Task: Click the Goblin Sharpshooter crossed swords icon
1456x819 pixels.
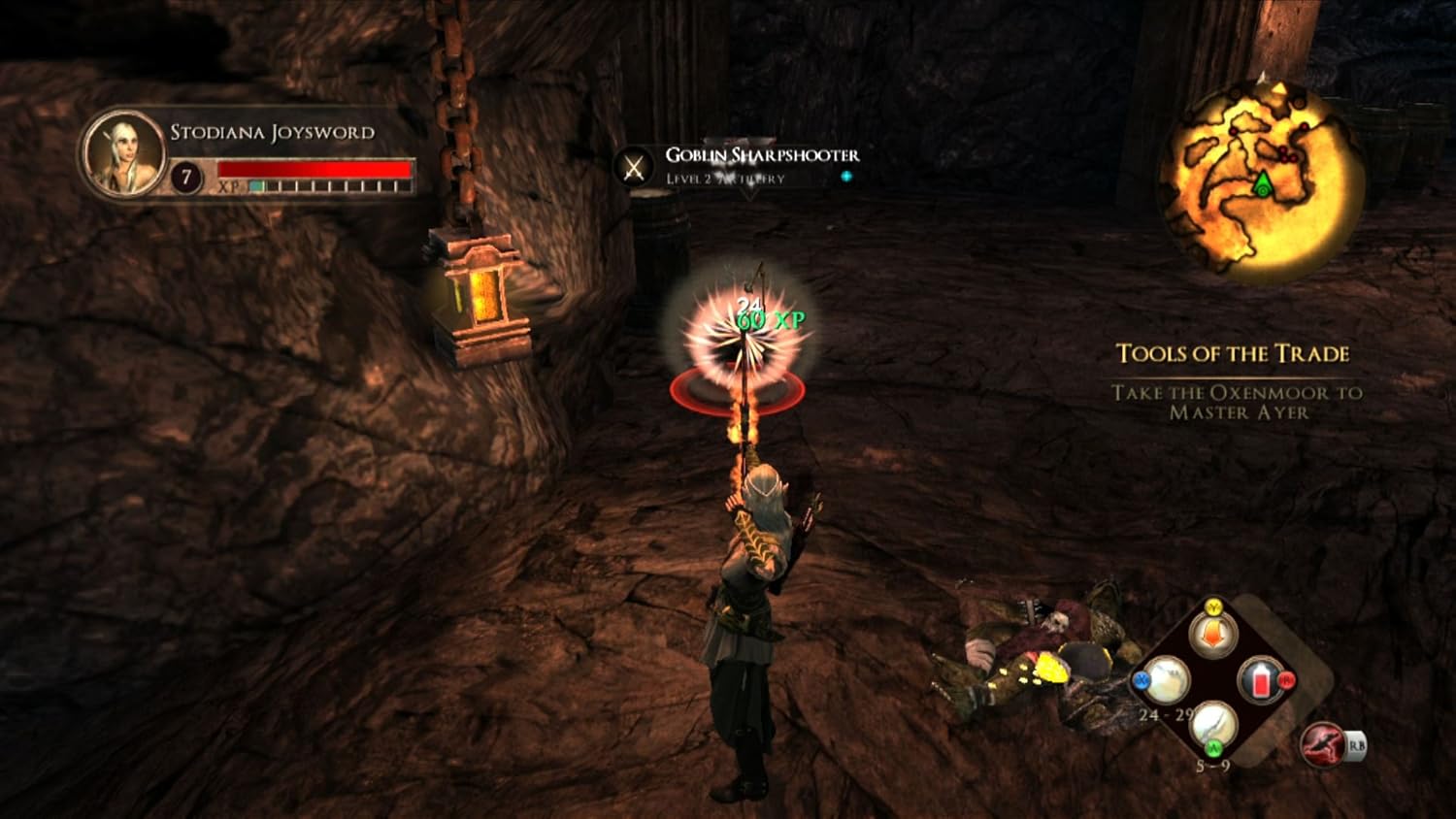Action: coord(634,167)
